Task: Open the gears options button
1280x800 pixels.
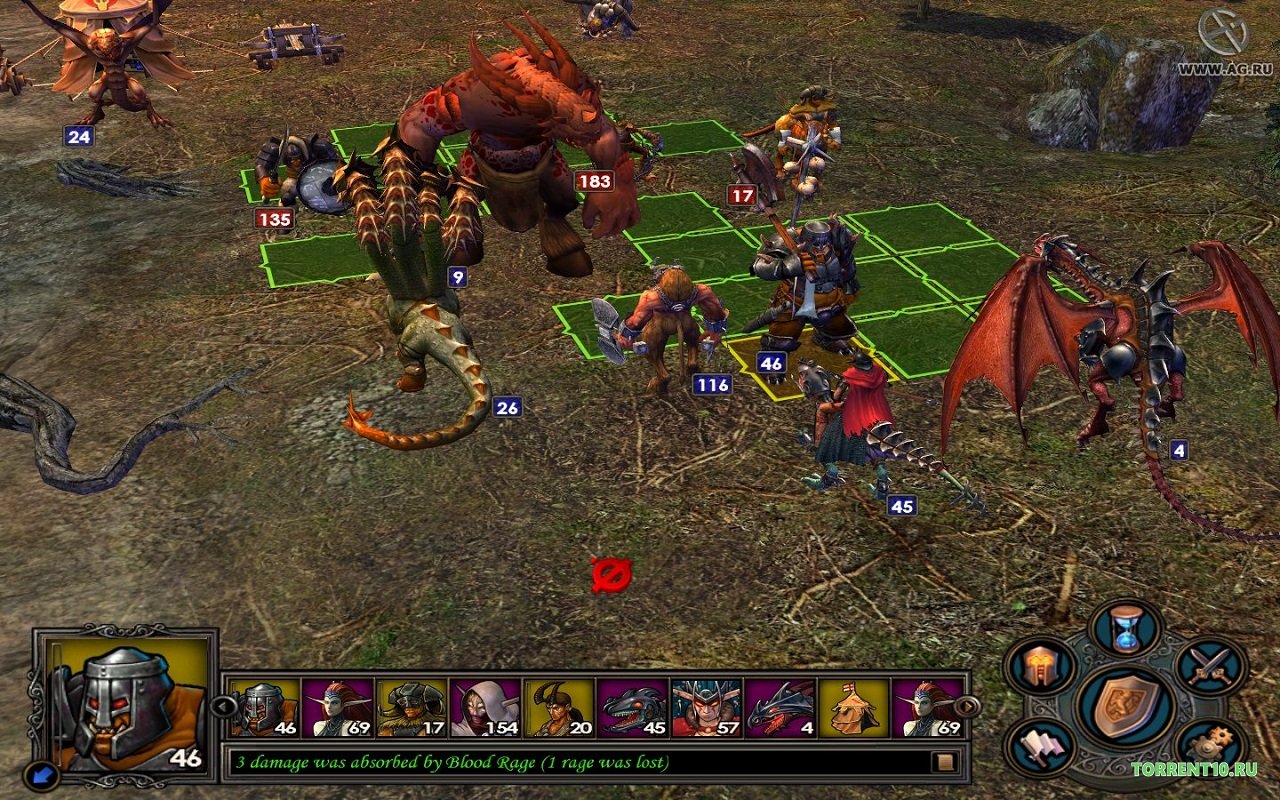Action: (x=1208, y=748)
